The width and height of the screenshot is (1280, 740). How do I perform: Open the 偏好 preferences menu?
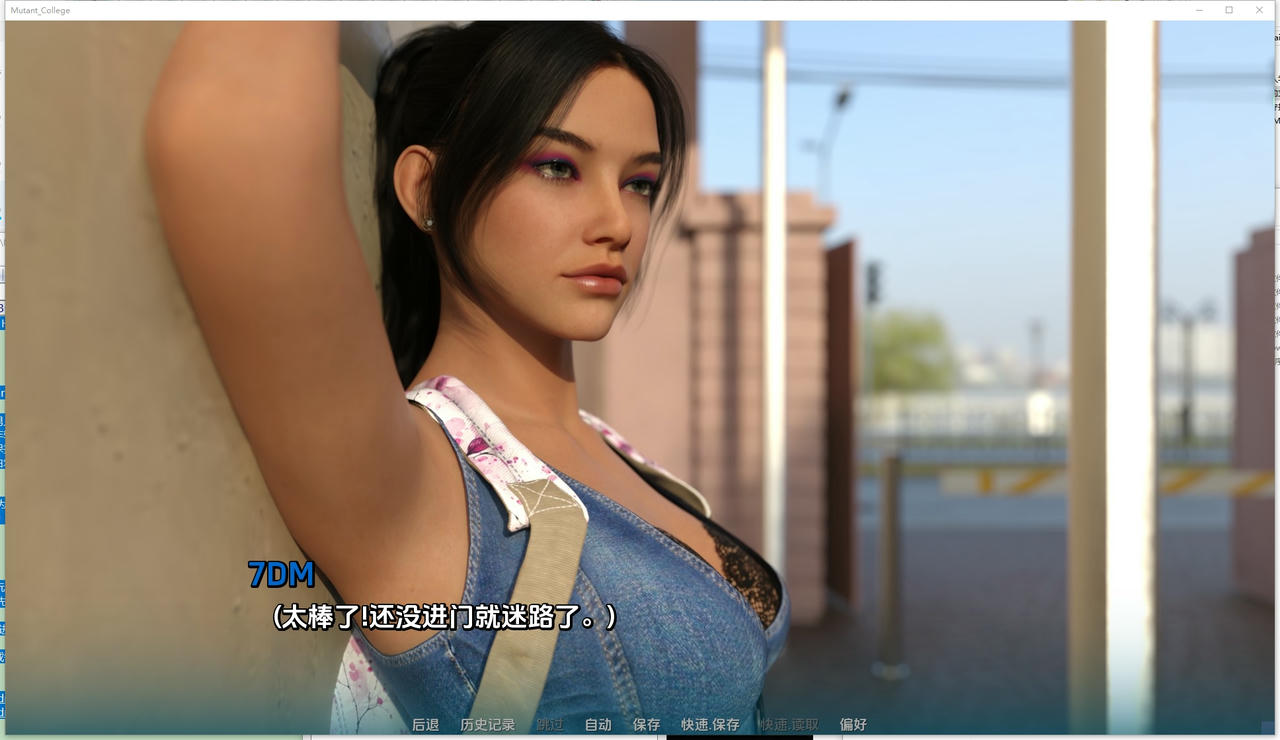(x=852, y=724)
